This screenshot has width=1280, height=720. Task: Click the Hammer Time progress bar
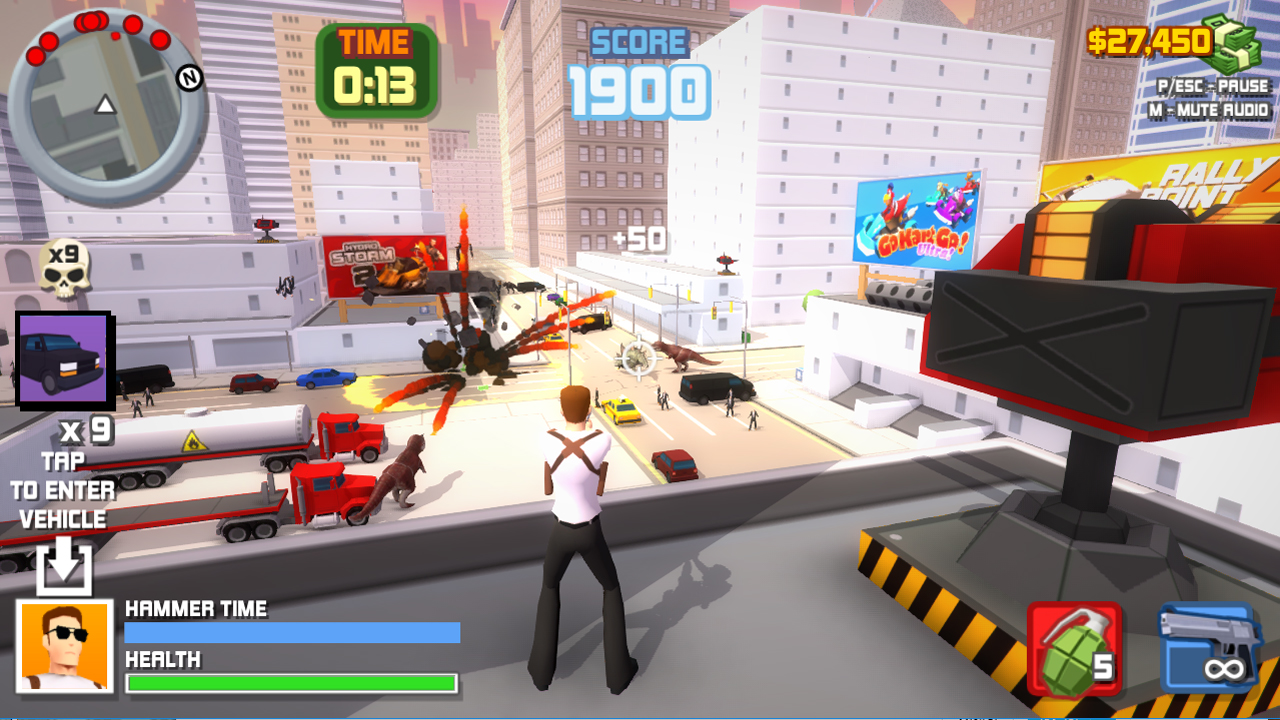290,632
